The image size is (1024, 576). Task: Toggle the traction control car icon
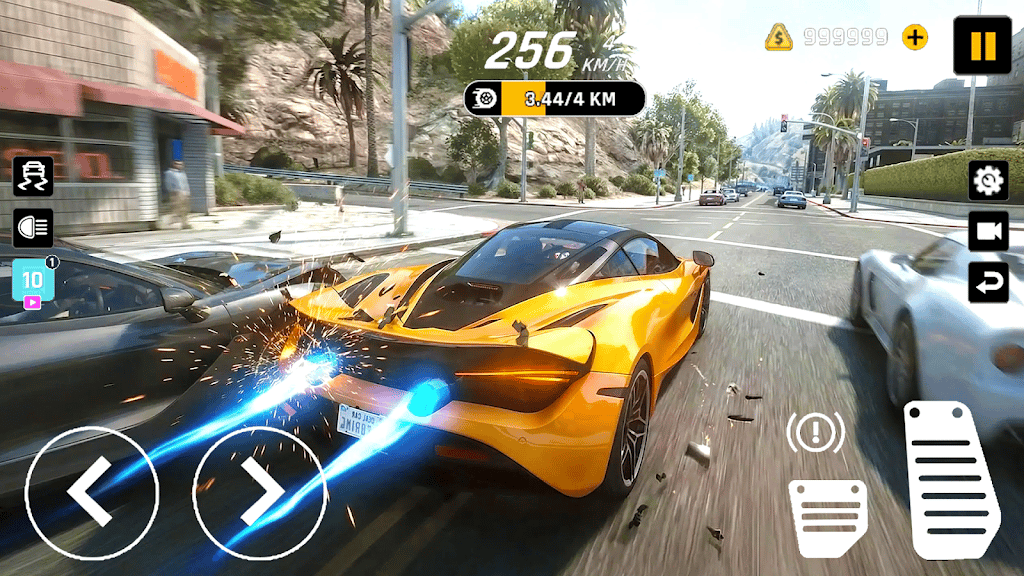click(32, 176)
